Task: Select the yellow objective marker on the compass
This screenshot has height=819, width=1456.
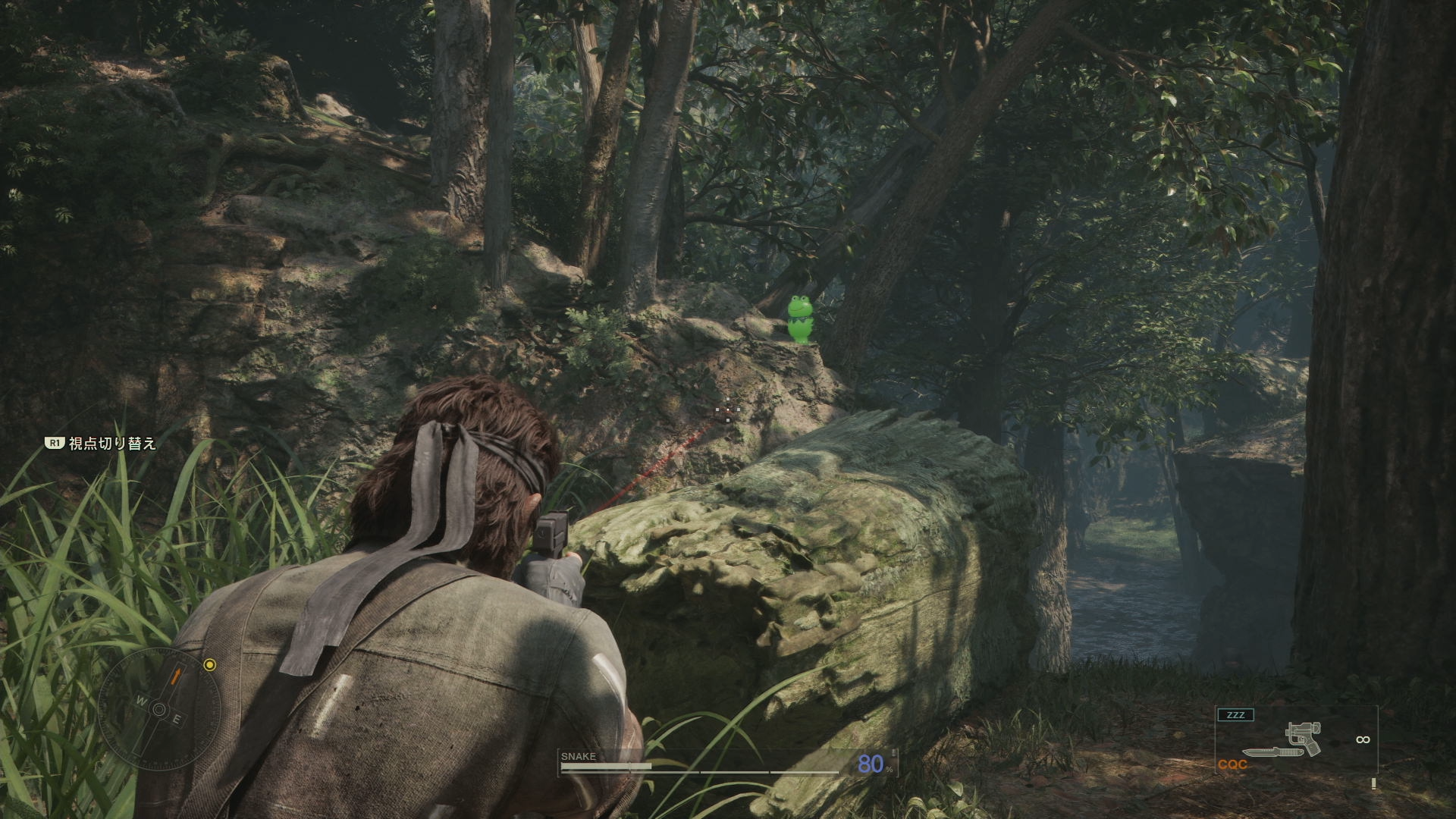Action: tap(210, 665)
